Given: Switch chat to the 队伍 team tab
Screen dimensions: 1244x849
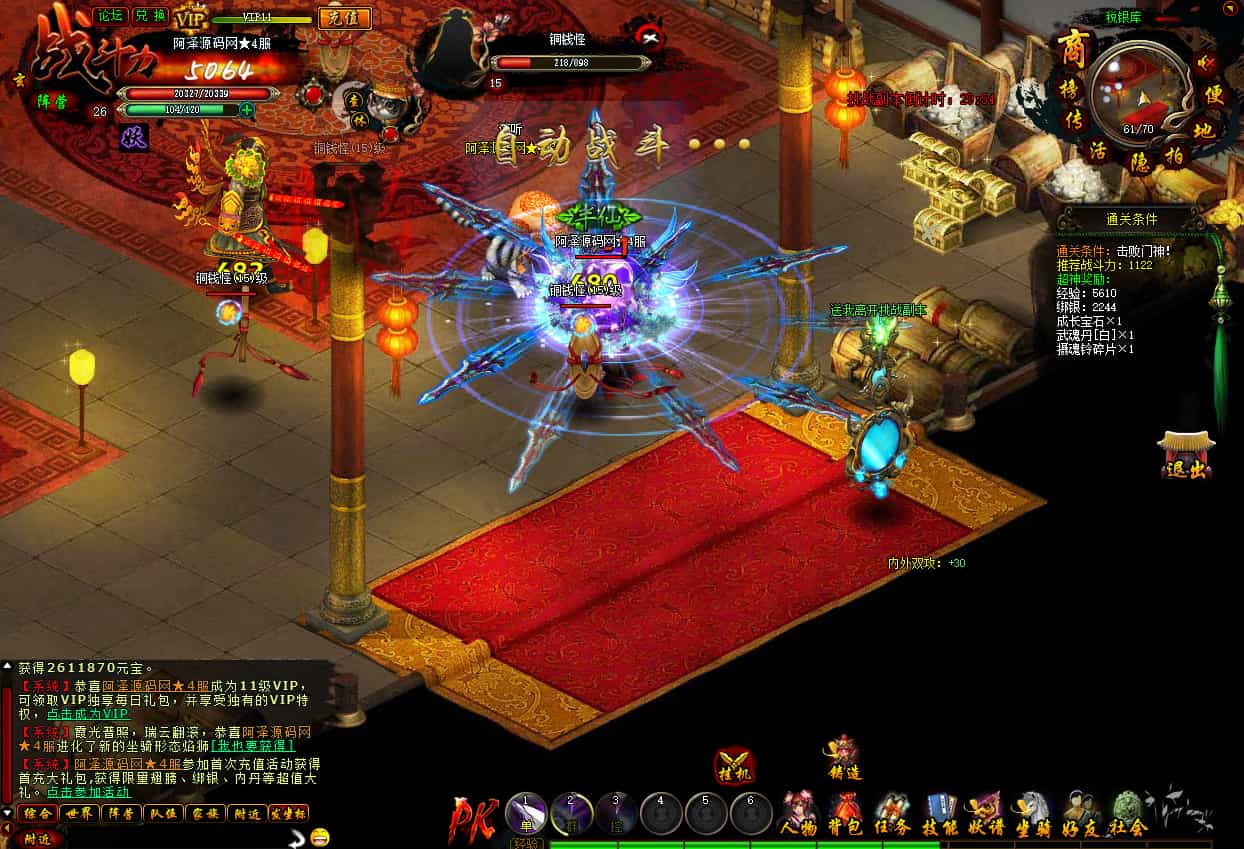Looking at the screenshot, I should click(163, 813).
